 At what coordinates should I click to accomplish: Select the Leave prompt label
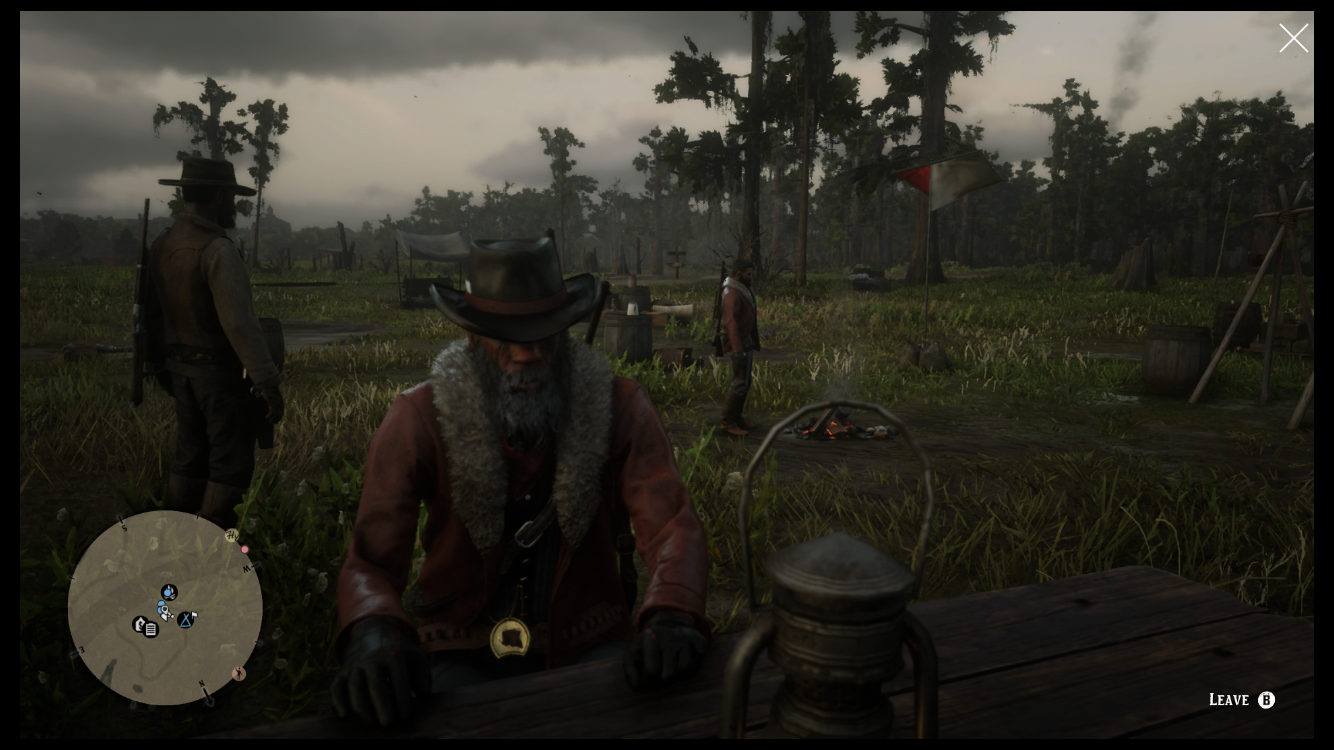pyautogui.click(x=1228, y=700)
